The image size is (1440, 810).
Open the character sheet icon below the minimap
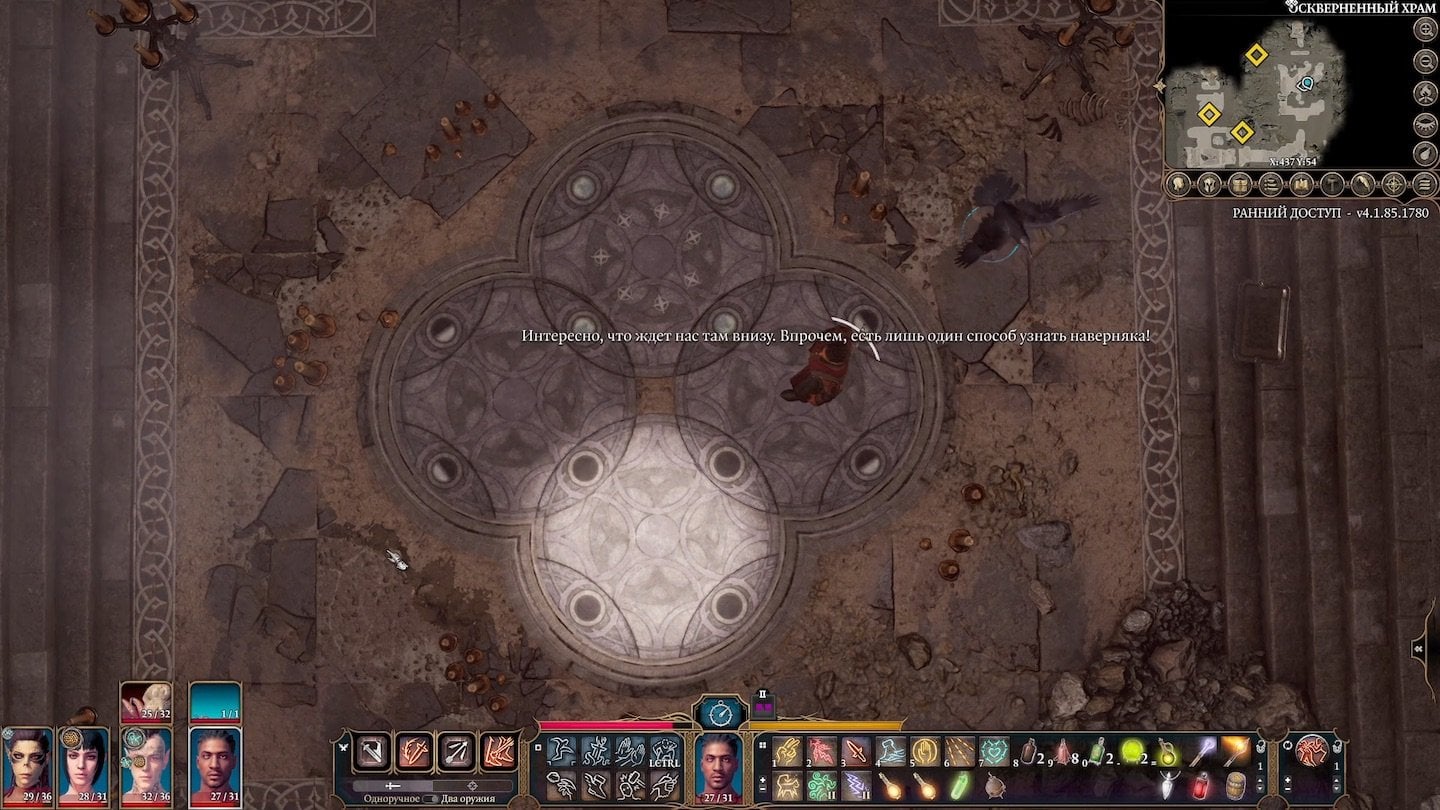click(1178, 185)
